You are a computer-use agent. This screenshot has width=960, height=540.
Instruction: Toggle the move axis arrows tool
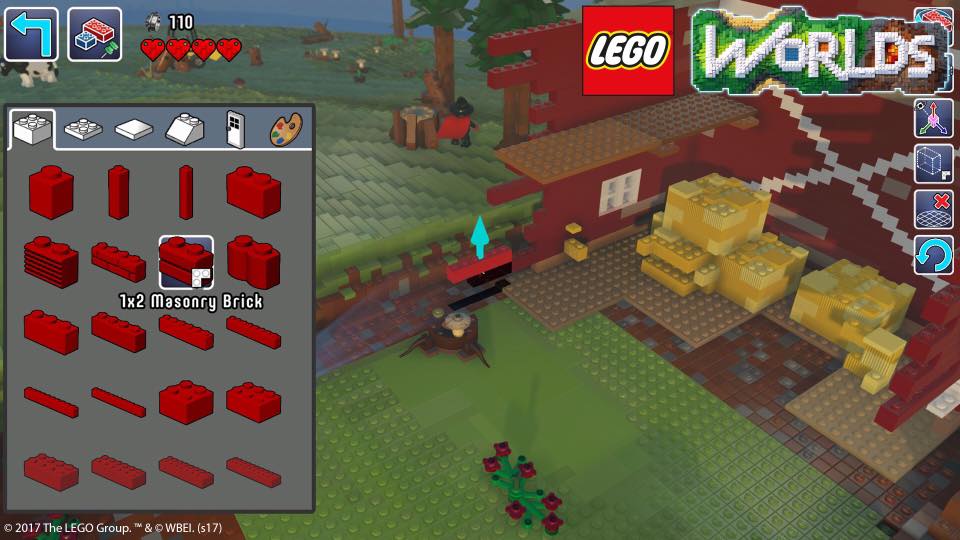coord(933,118)
